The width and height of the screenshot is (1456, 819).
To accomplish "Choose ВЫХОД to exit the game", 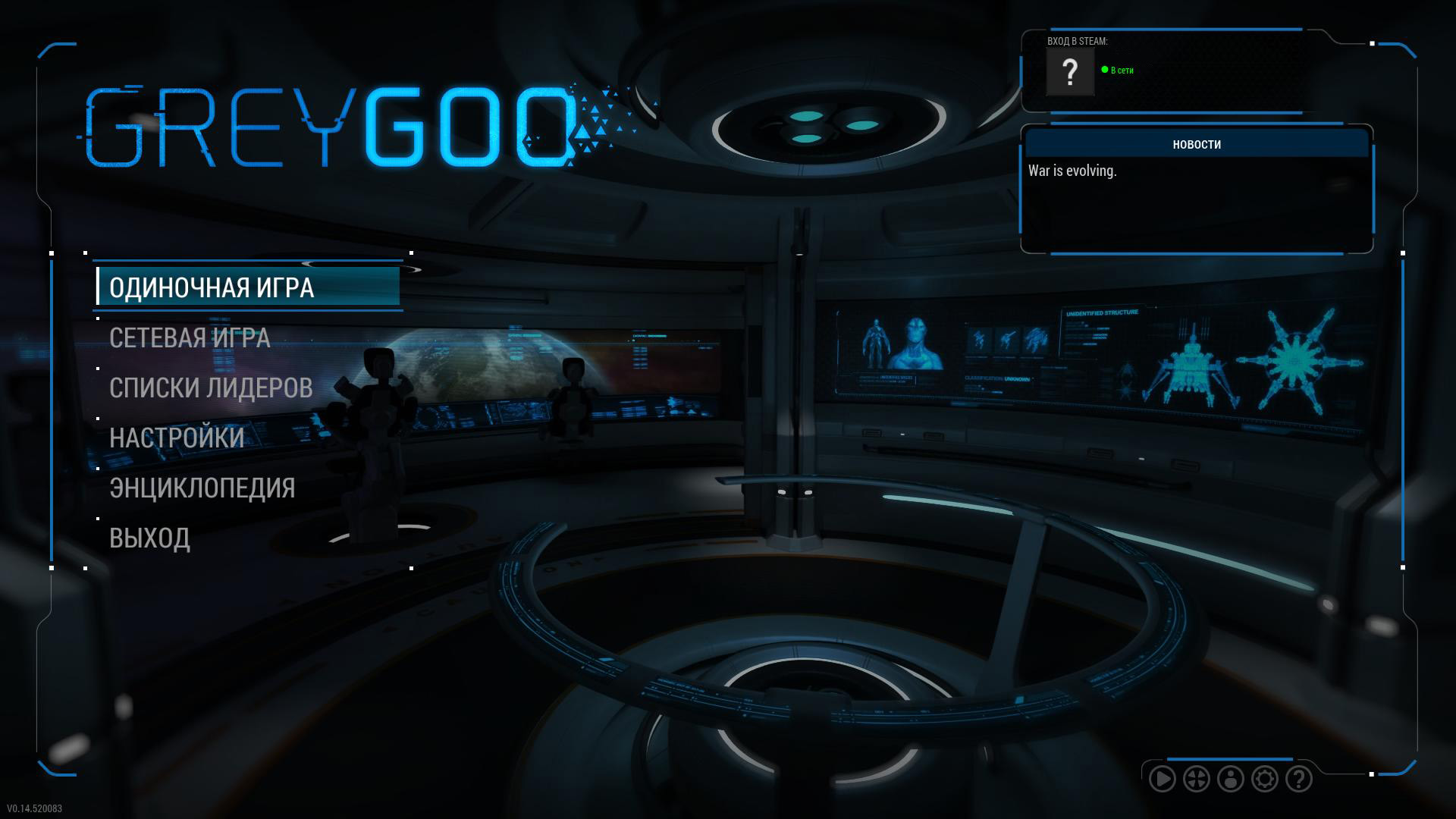I will (x=149, y=538).
